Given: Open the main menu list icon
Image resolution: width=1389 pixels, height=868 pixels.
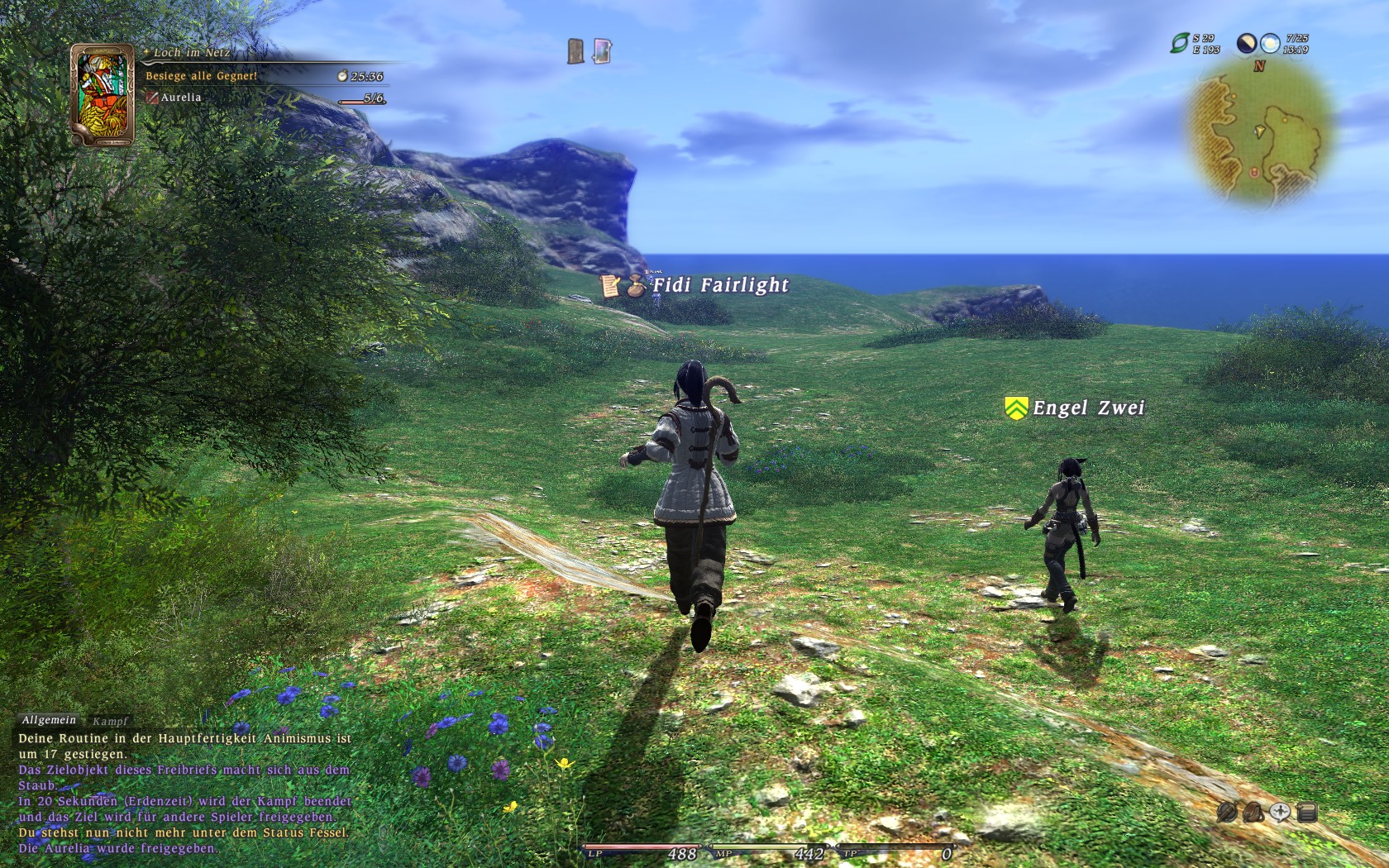Looking at the screenshot, I should point(1307,812).
